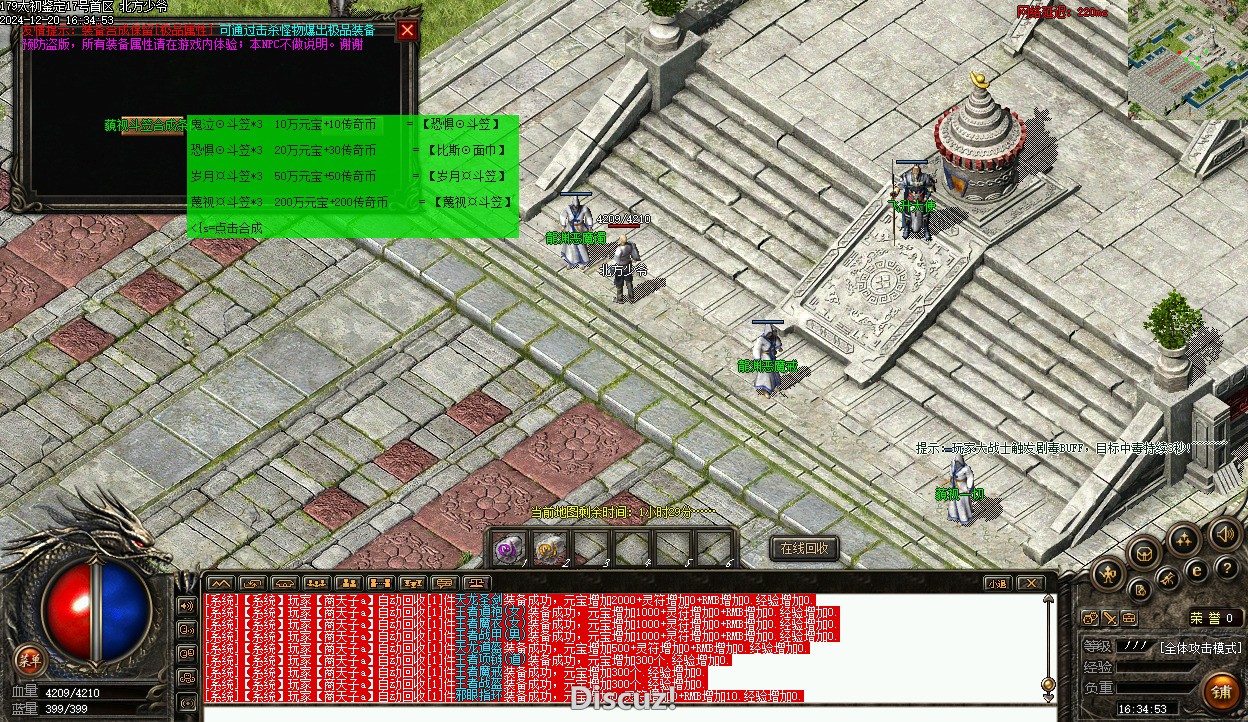Open the character panel warrior icon
This screenshot has height=722, width=1248.
point(1108,574)
